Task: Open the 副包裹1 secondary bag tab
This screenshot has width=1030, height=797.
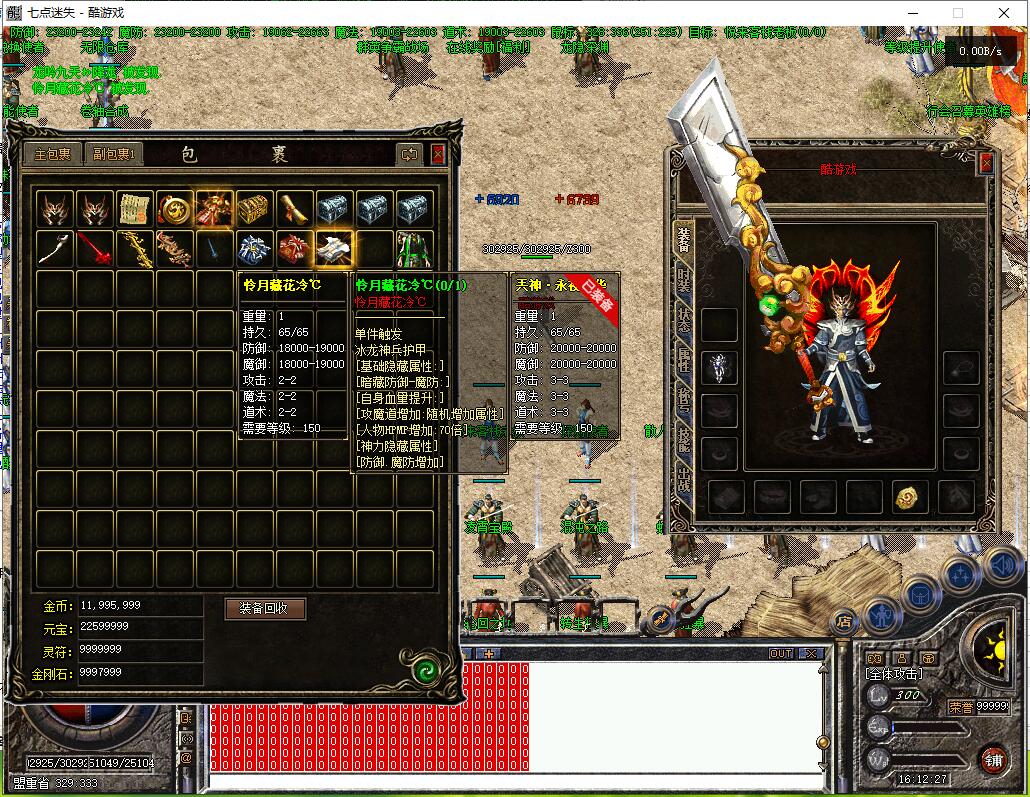Action: click(x=115, y=154)
